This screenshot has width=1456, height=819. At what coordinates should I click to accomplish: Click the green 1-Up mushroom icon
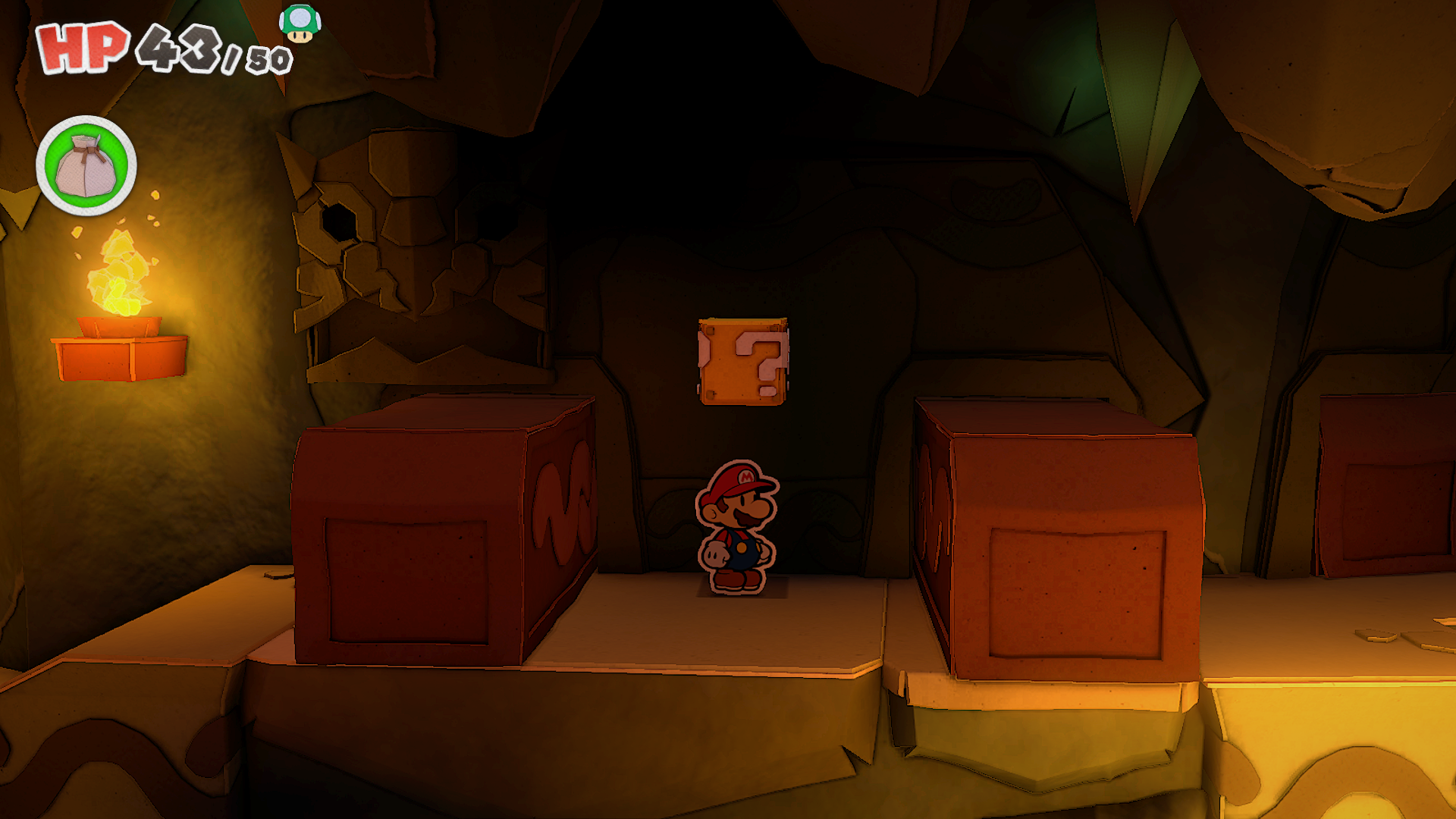pyautogui.click(x=300, y=24)
